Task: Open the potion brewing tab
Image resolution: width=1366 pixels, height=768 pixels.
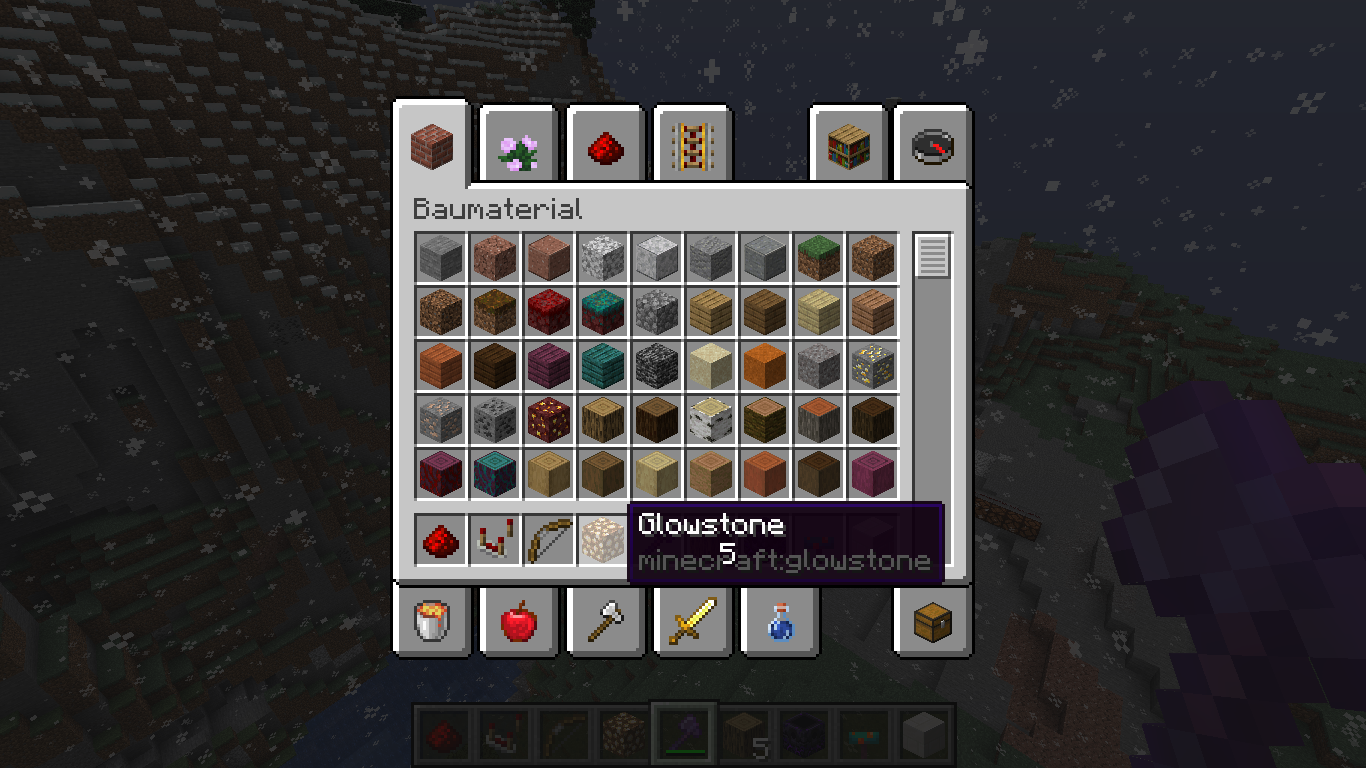Action: [x=779, y=621]
